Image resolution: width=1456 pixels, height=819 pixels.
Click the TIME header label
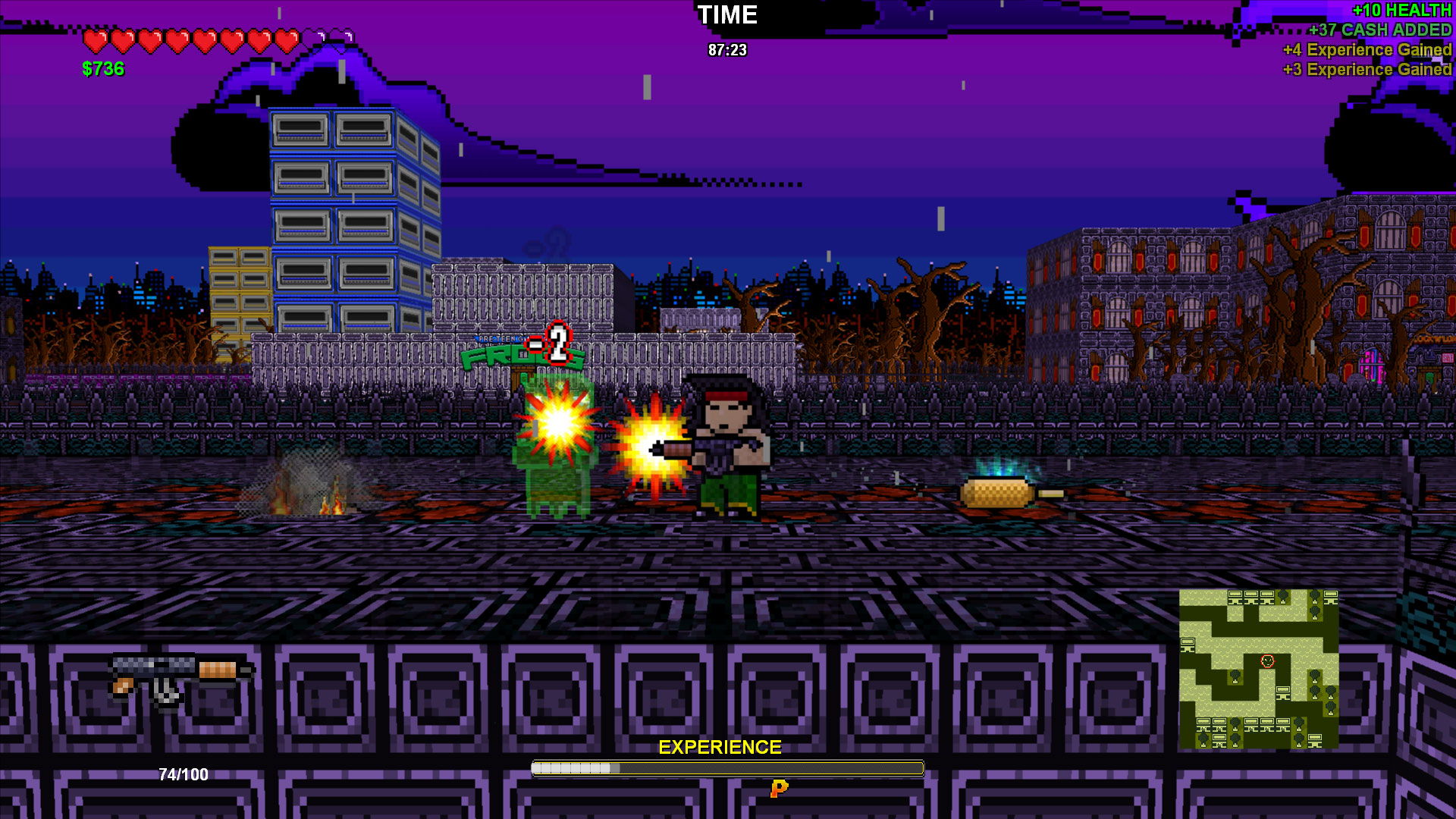[727, 15]
